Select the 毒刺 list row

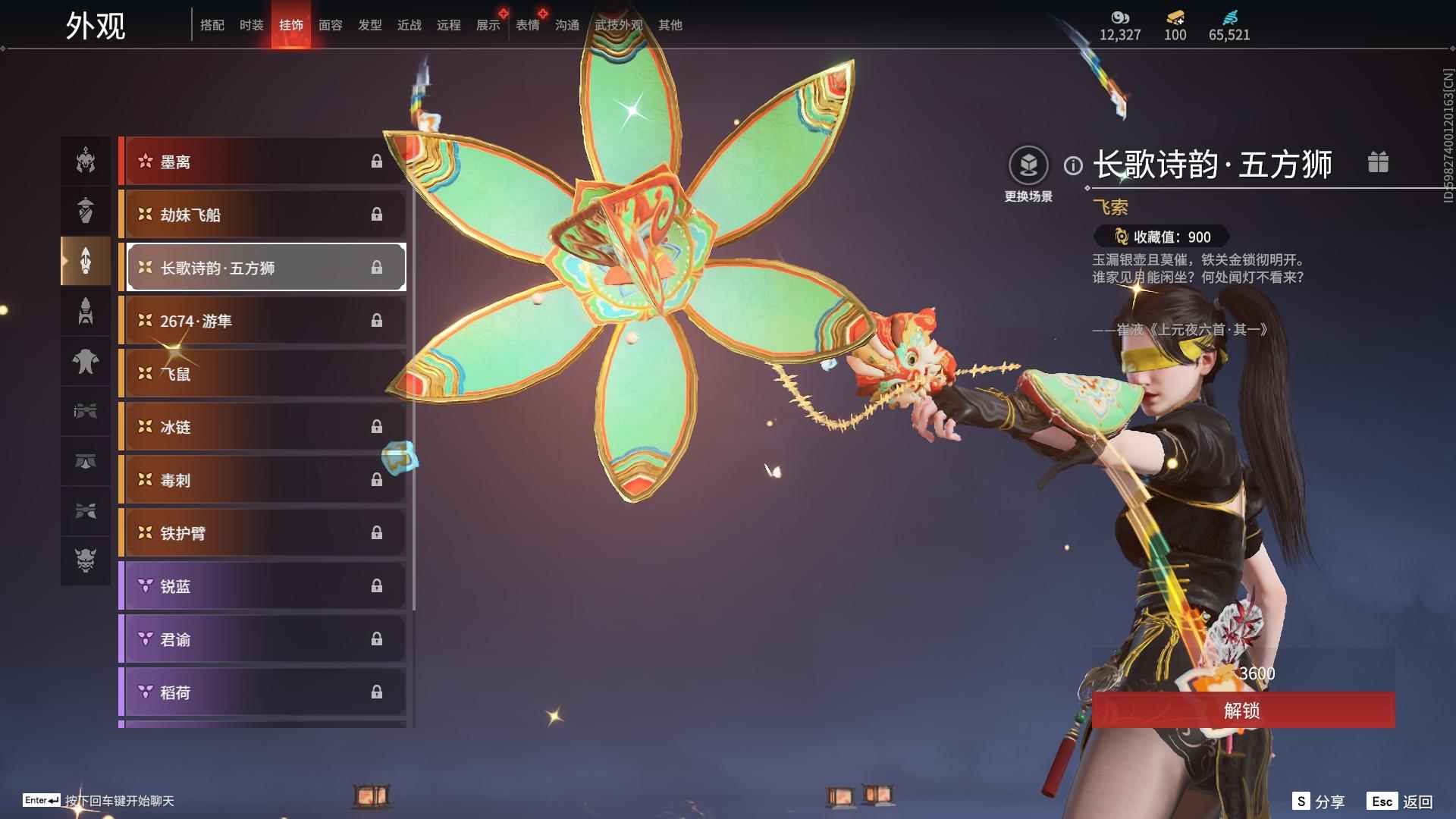(x=262, y=480)
